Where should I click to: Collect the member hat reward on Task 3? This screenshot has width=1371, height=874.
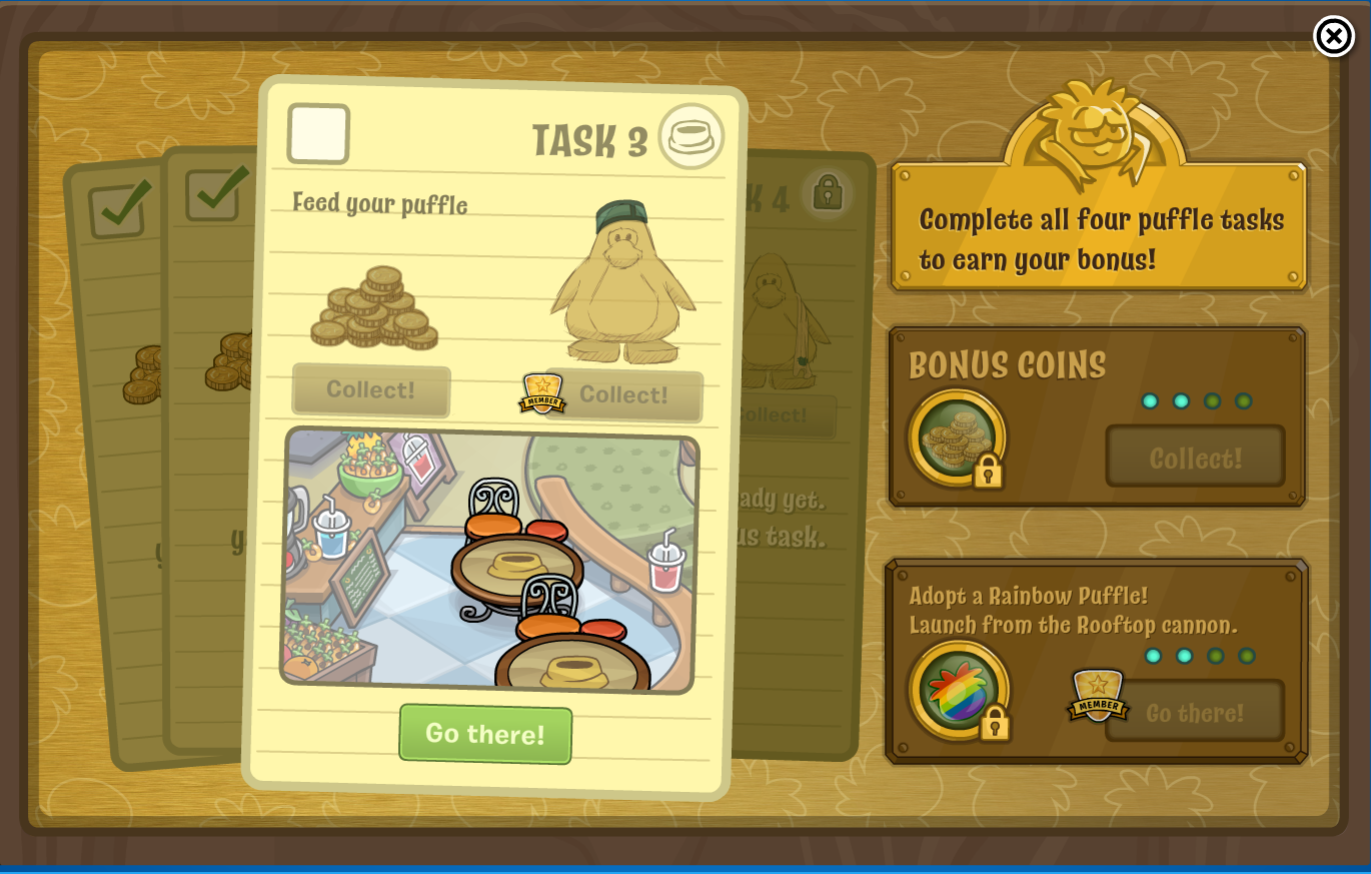624,395
